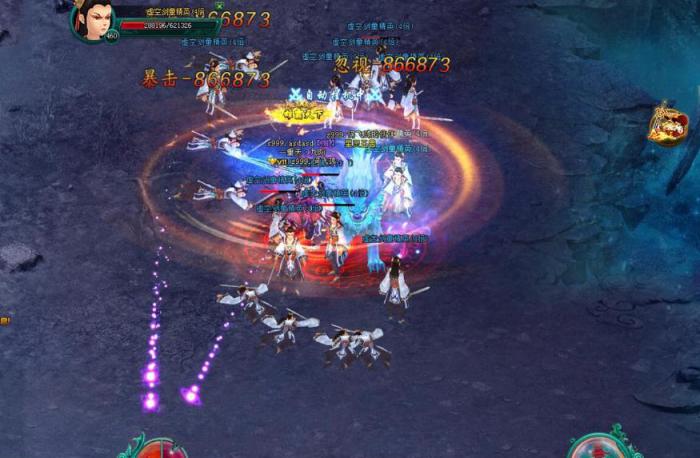Open the golden round event icon
Image resolution: width=700 pixels, height=458 pixels.
pyautogui.click(x=667, y=124)
